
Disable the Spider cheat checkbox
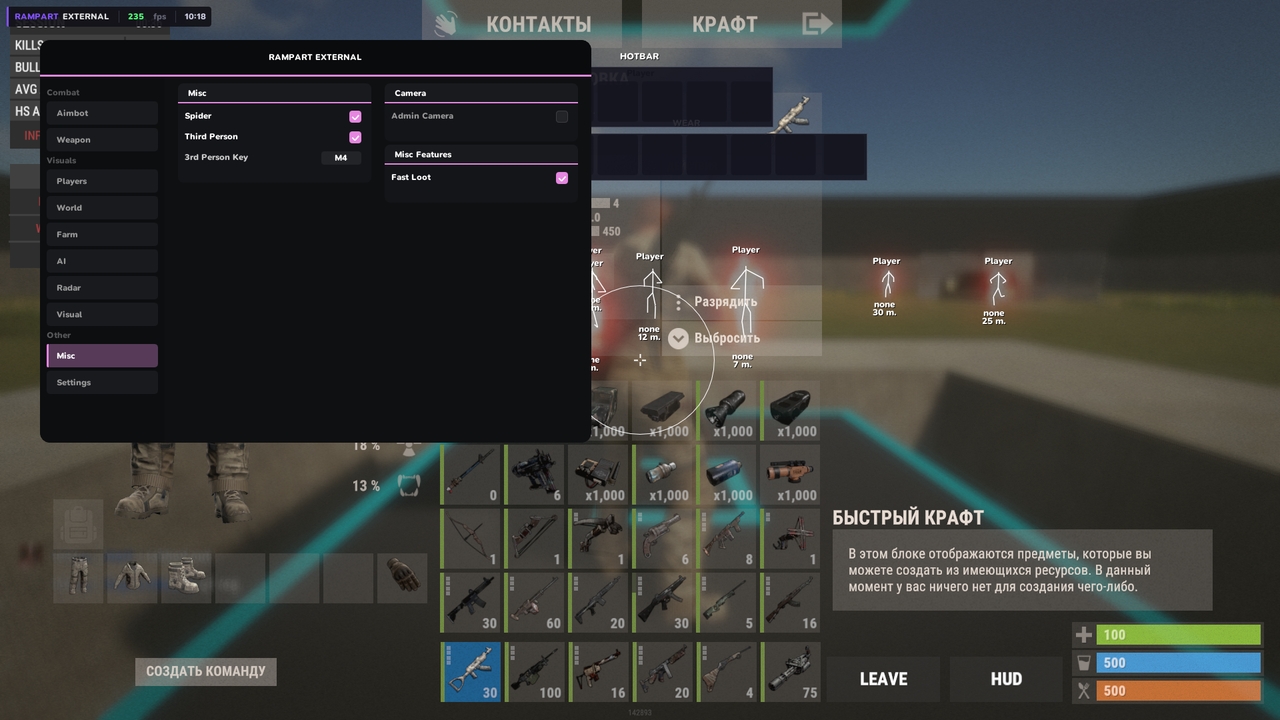[x=355, y=116]
